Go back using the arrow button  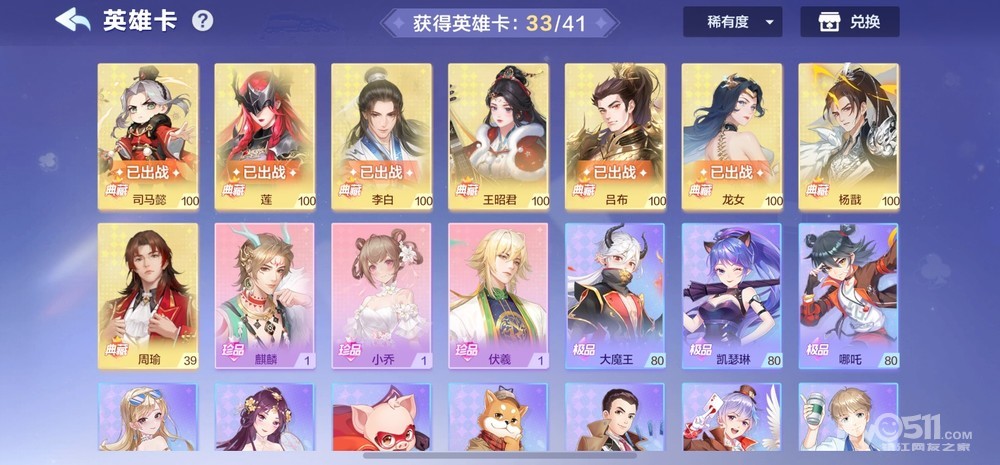[x=72, y=20]
